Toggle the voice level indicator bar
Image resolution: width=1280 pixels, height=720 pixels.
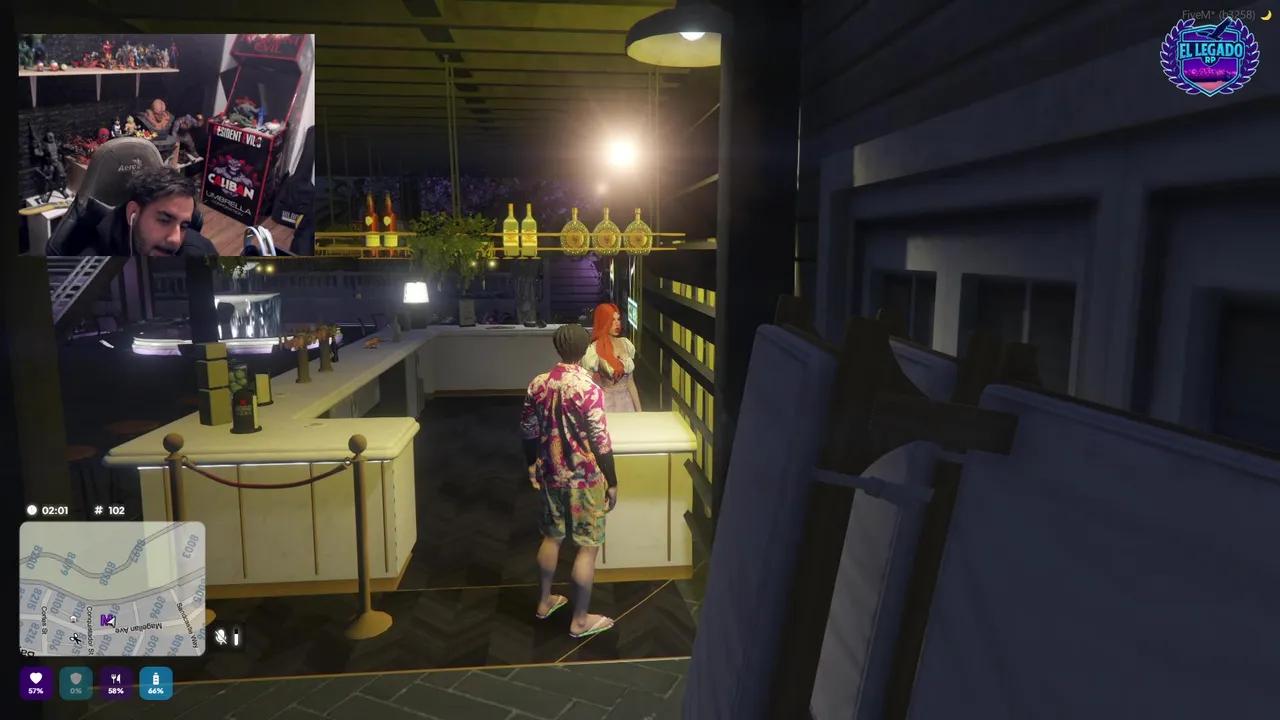(237, 636)
